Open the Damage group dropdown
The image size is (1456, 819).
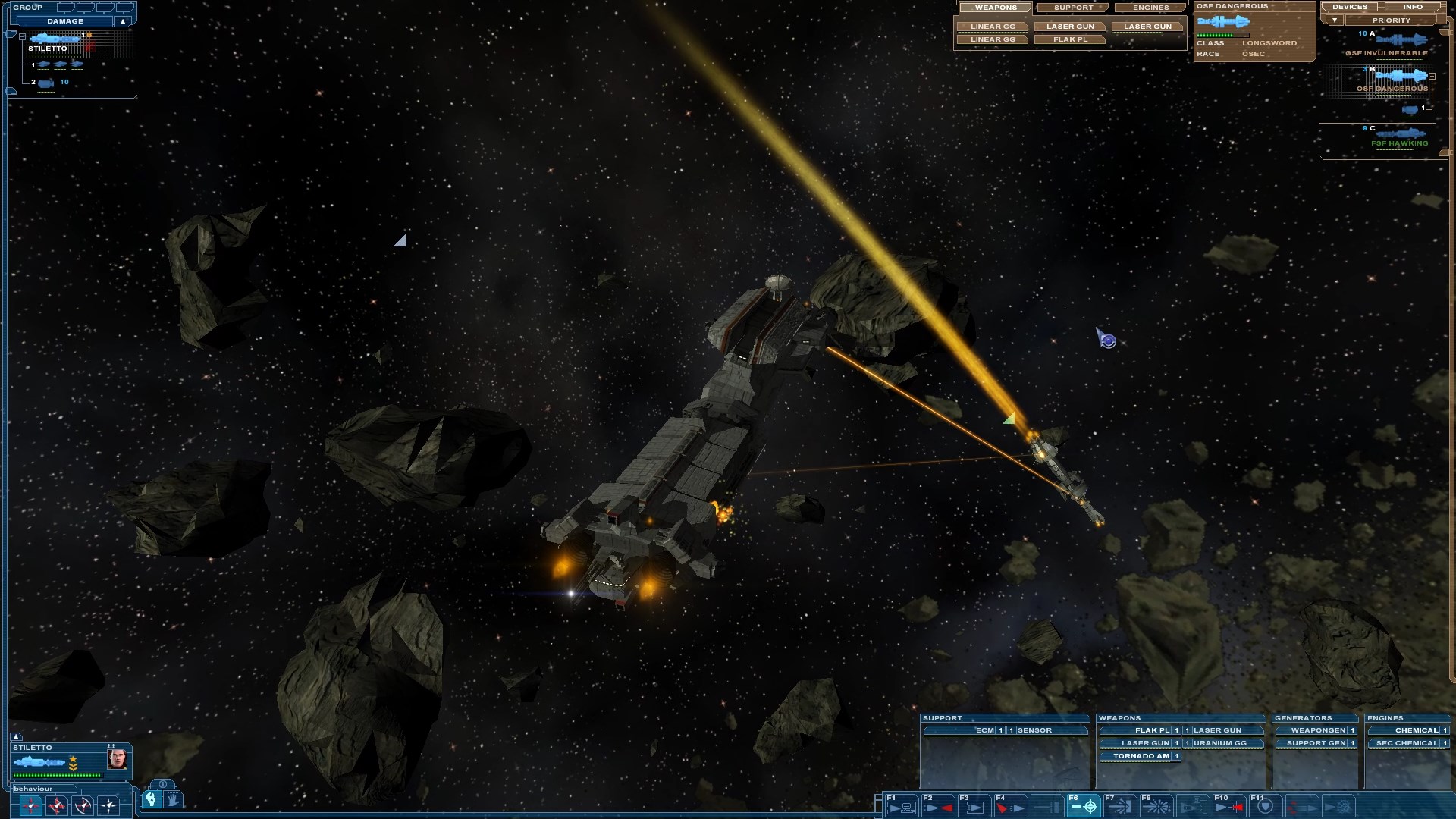122,21
